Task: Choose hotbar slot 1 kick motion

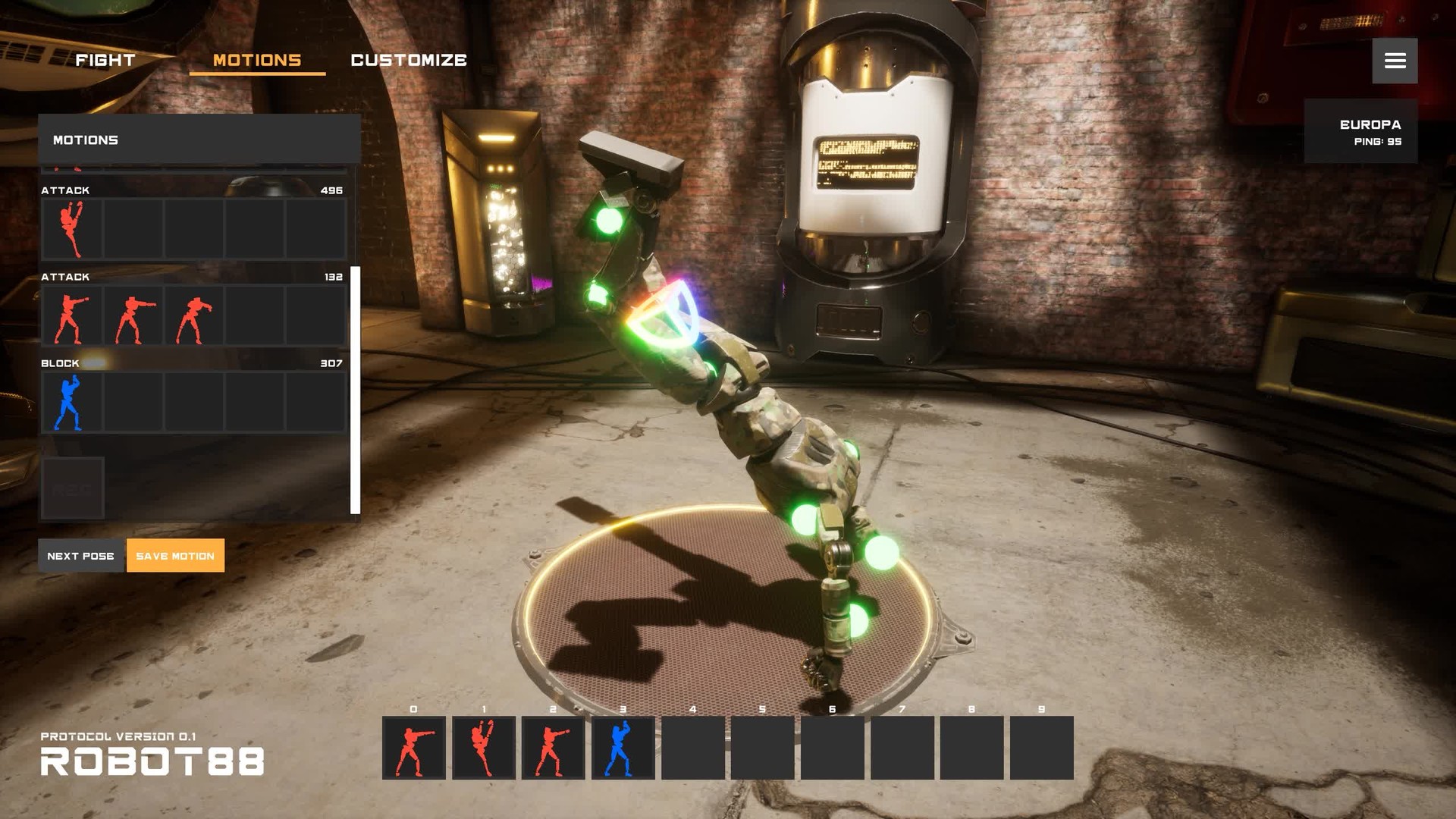Action: [484, 748]
